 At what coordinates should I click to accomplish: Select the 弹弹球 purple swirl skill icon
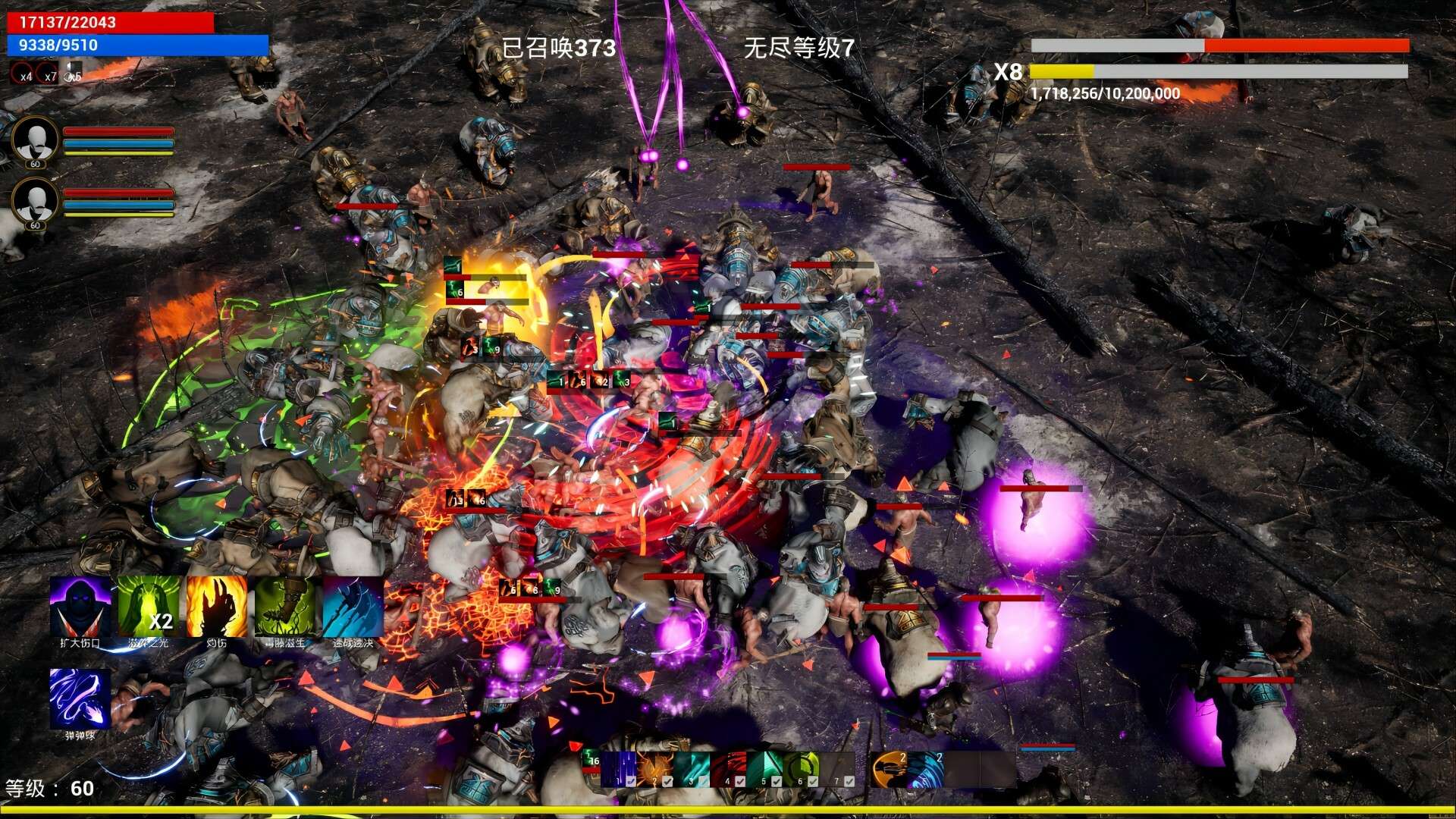point(80,698)
